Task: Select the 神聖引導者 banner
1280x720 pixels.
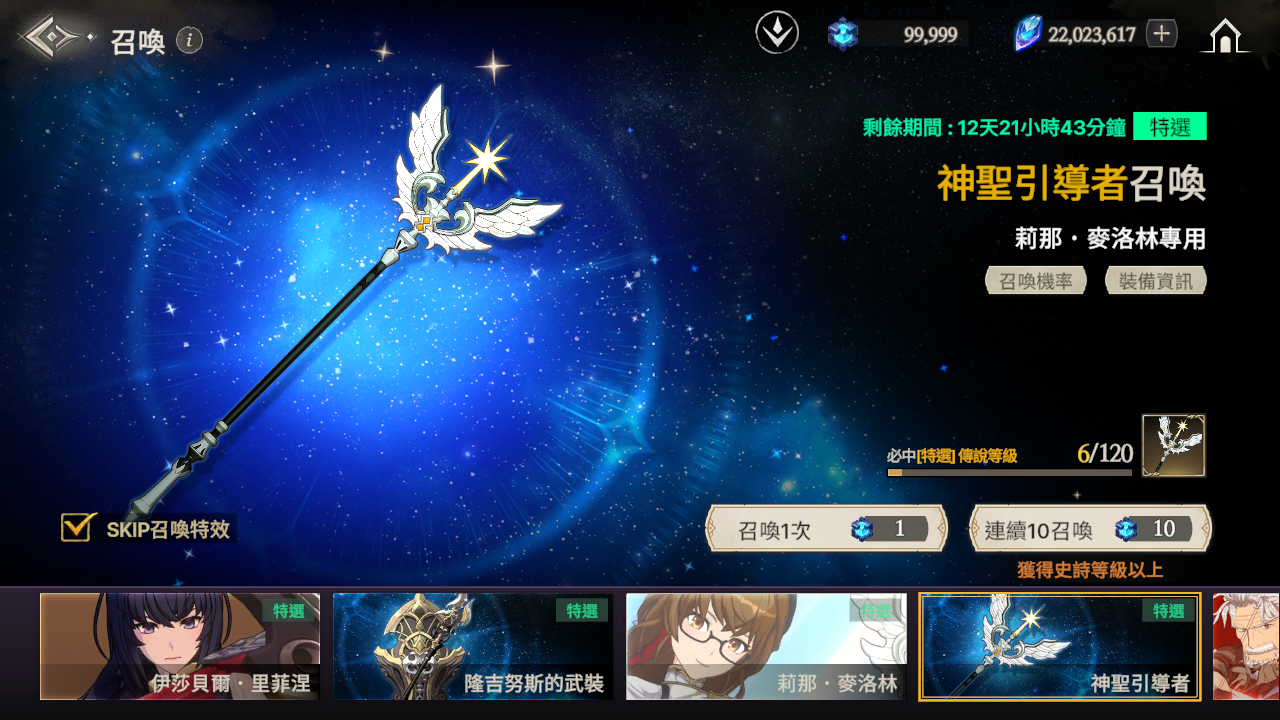Action: (x=1060, y=646)
